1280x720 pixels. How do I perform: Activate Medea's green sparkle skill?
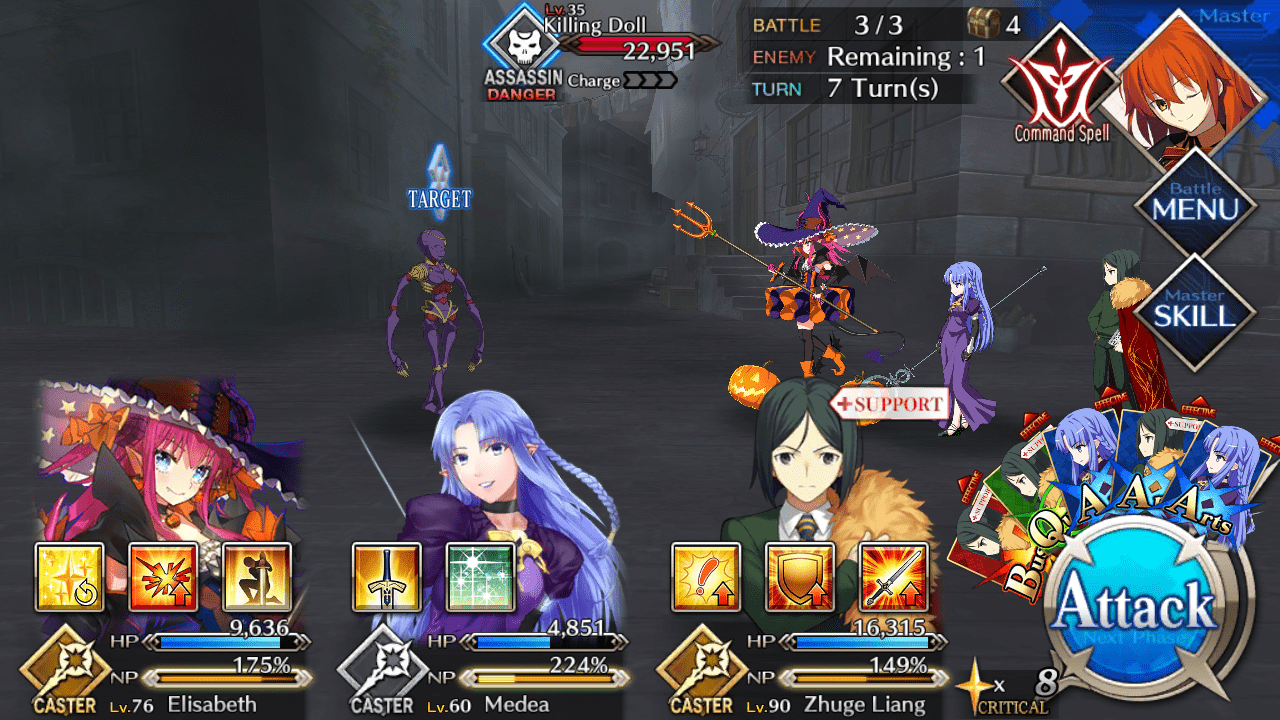tap(480, 577)
